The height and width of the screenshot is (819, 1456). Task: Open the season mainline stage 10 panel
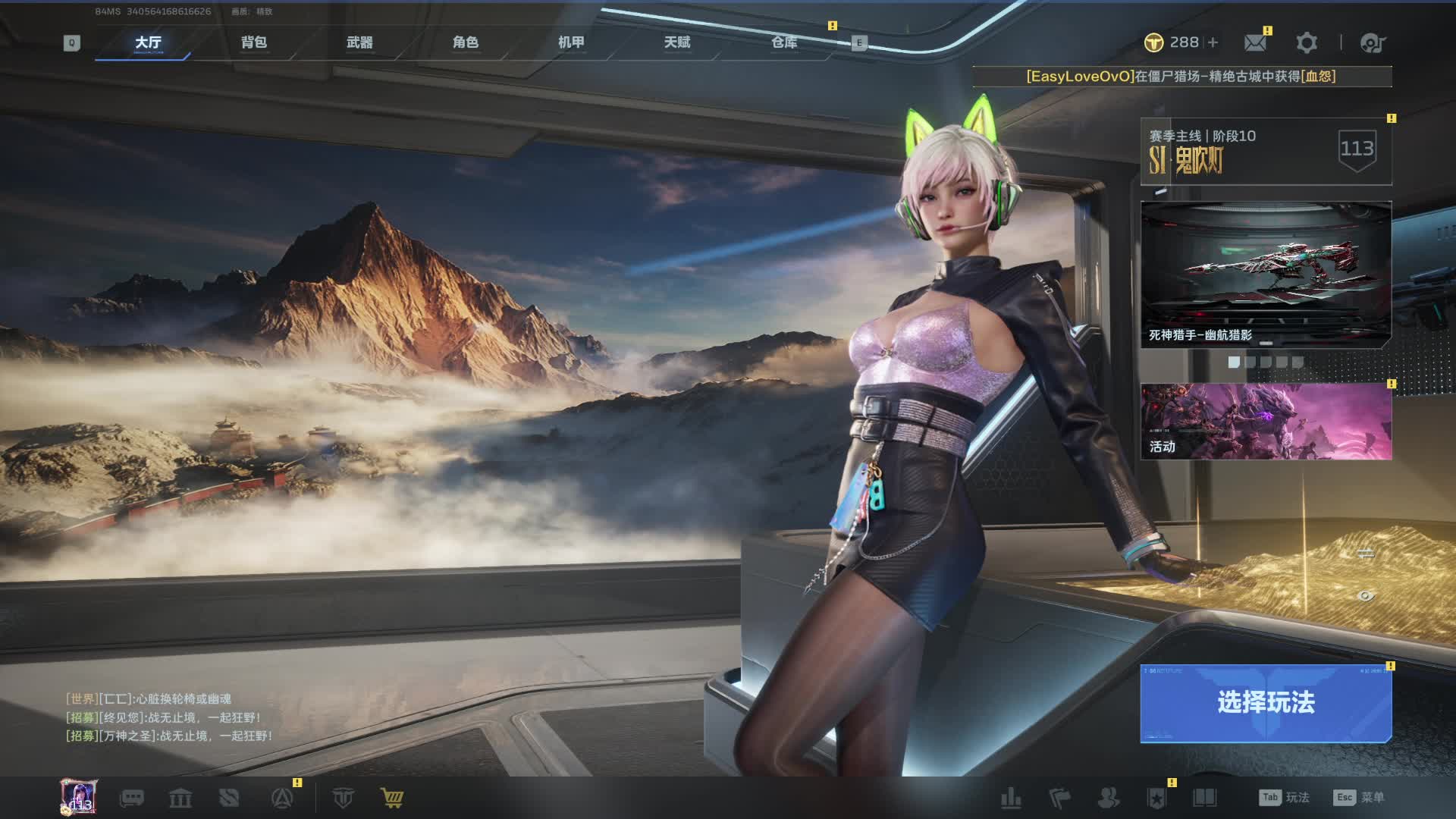(1266, 151)
